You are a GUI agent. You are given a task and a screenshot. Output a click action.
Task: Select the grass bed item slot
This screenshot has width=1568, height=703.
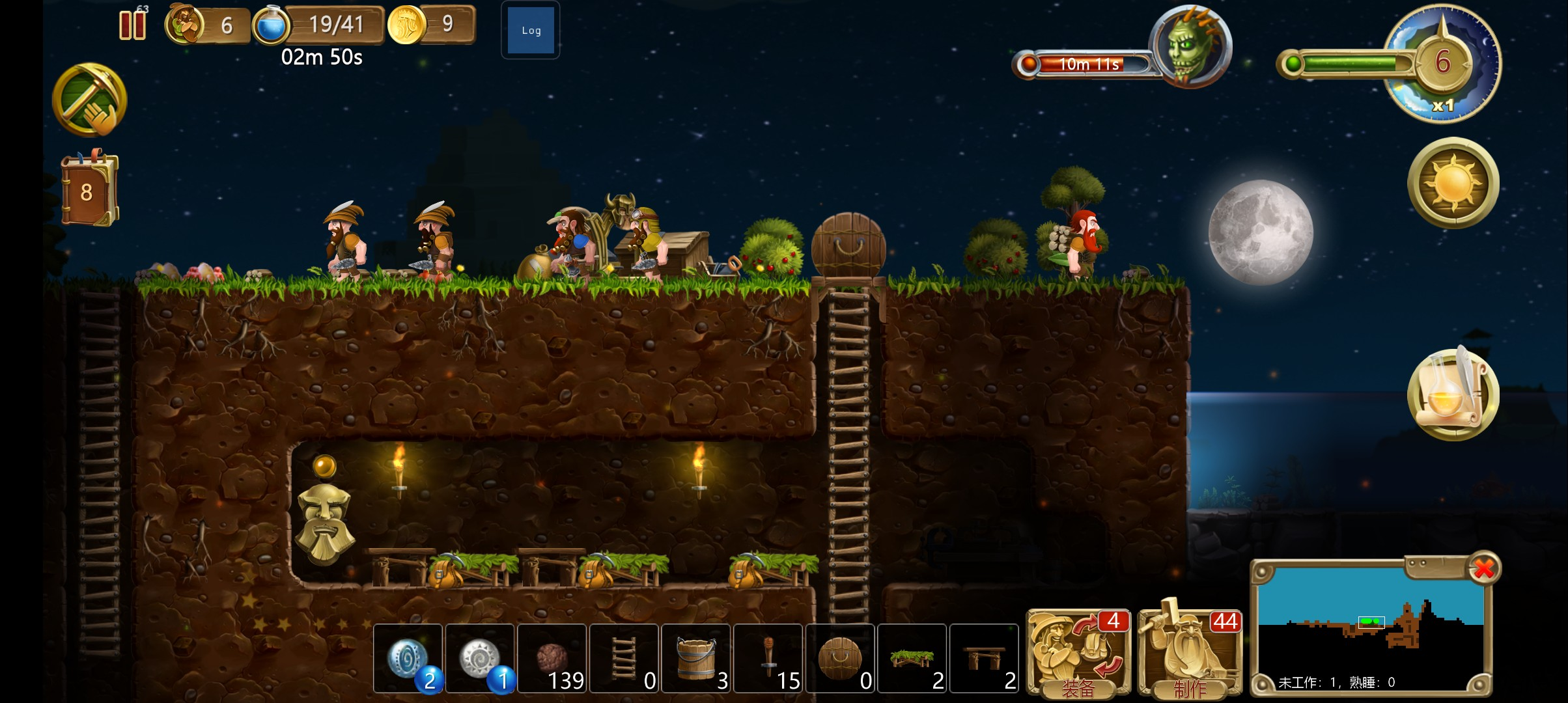(912, 658)
